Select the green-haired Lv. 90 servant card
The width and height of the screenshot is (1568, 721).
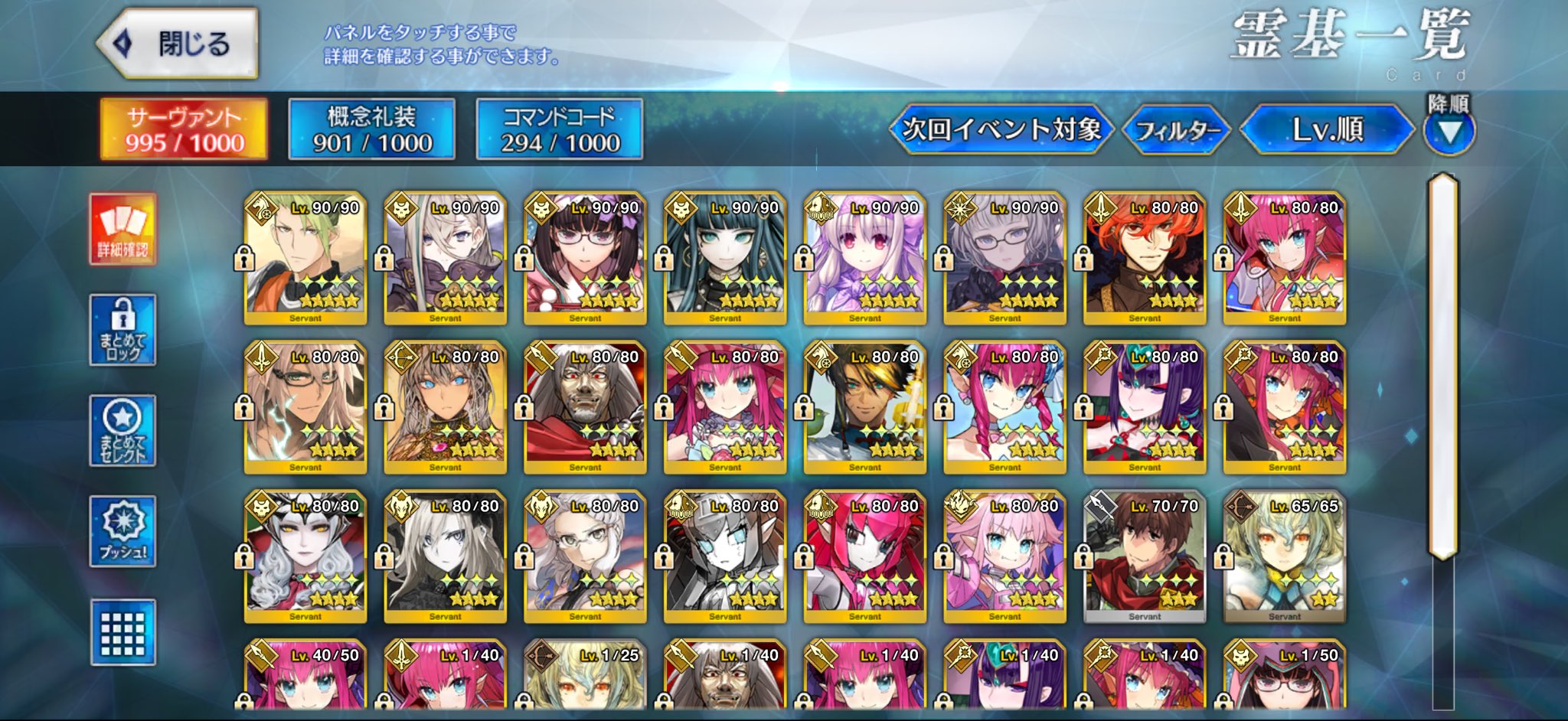click(x=305, y=258)
